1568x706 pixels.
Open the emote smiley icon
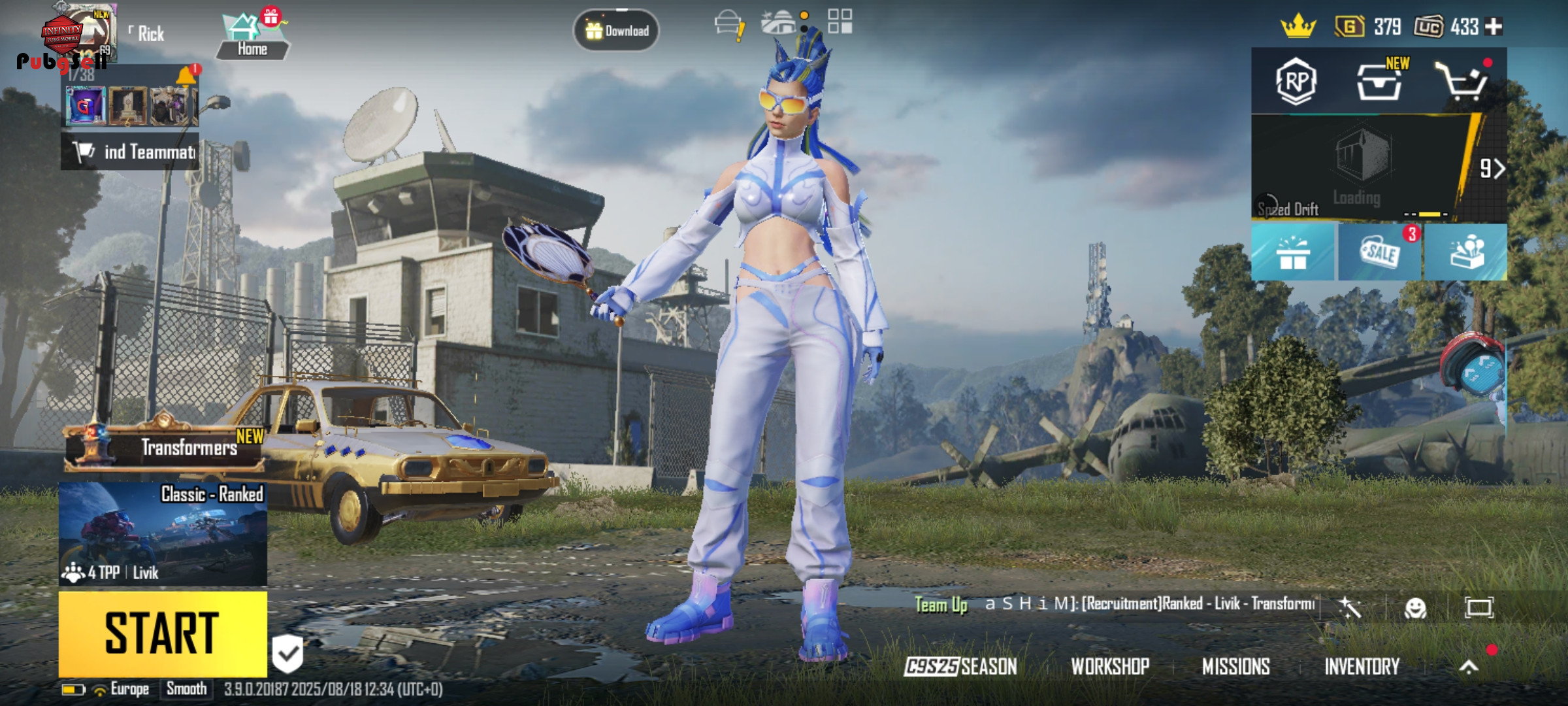(x=1415, y=608)
